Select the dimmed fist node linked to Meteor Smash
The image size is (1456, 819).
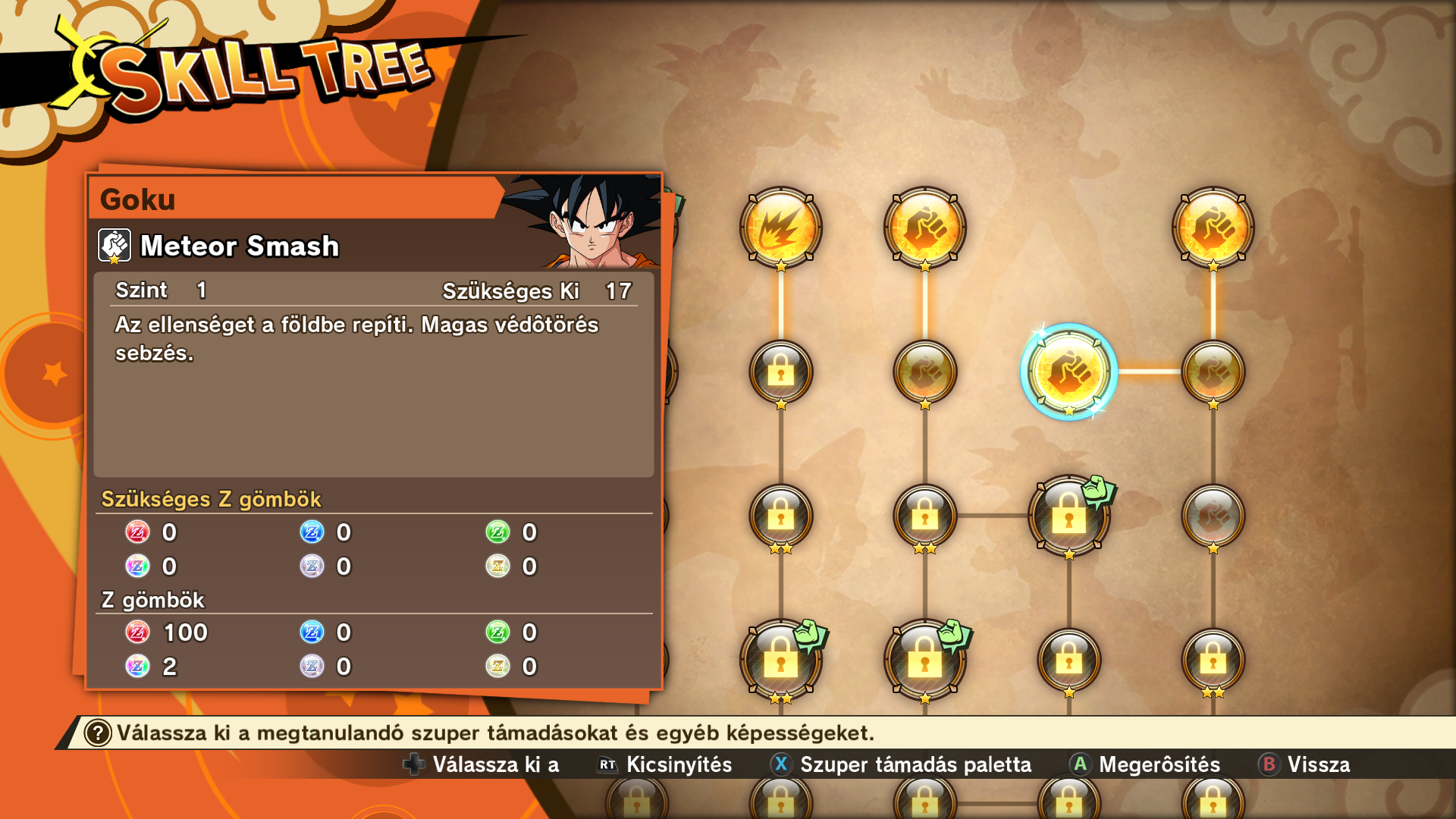1213,372
